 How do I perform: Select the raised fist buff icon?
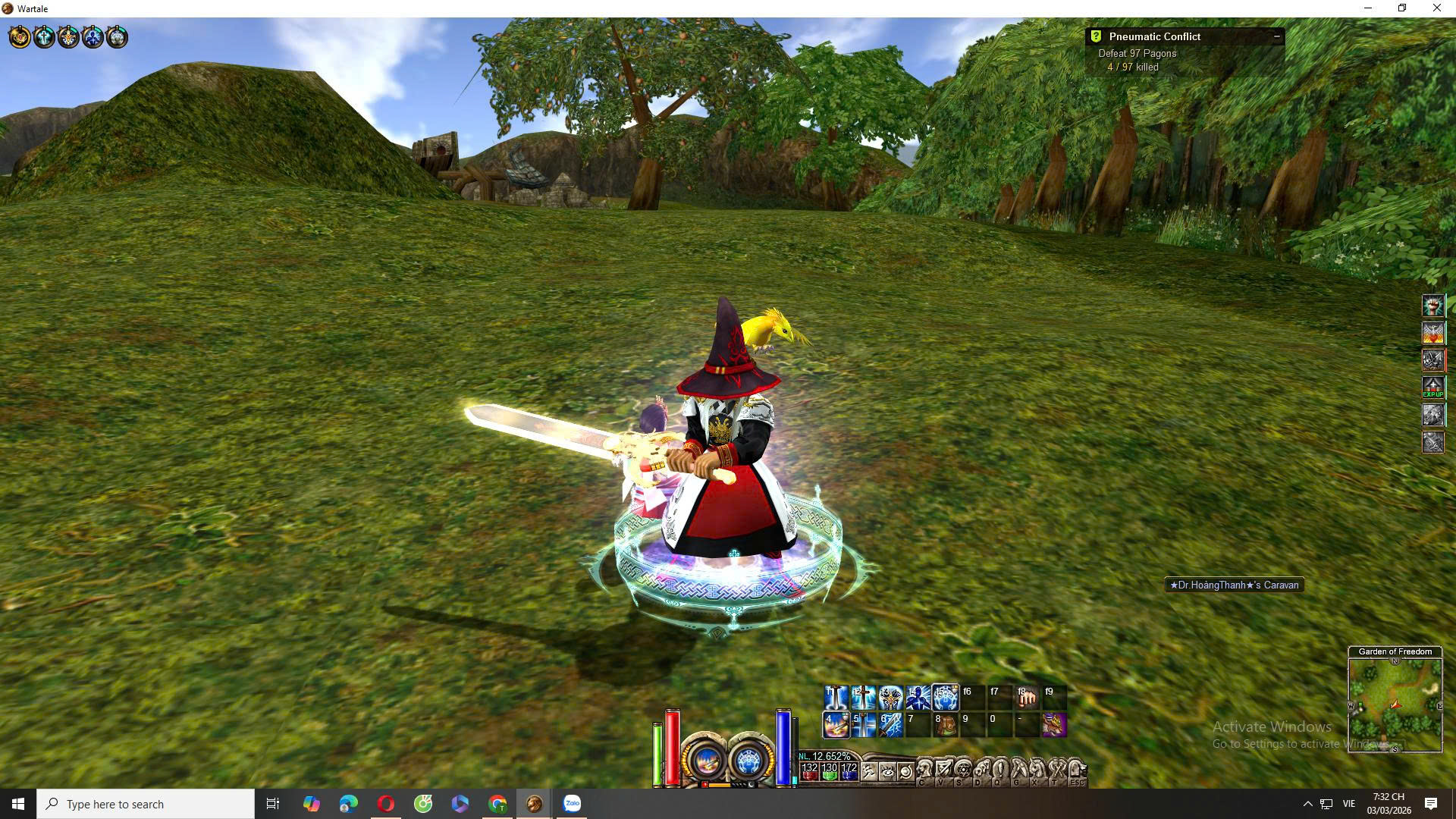click(1432, 306)
